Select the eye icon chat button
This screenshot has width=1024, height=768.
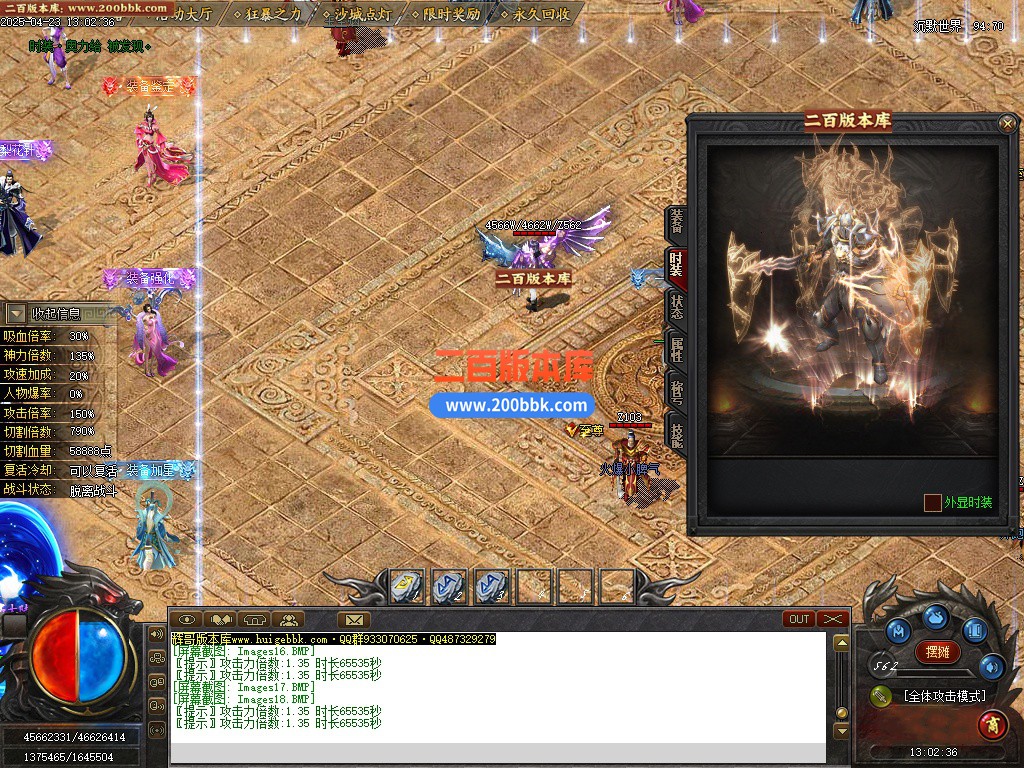click(187, 620)
